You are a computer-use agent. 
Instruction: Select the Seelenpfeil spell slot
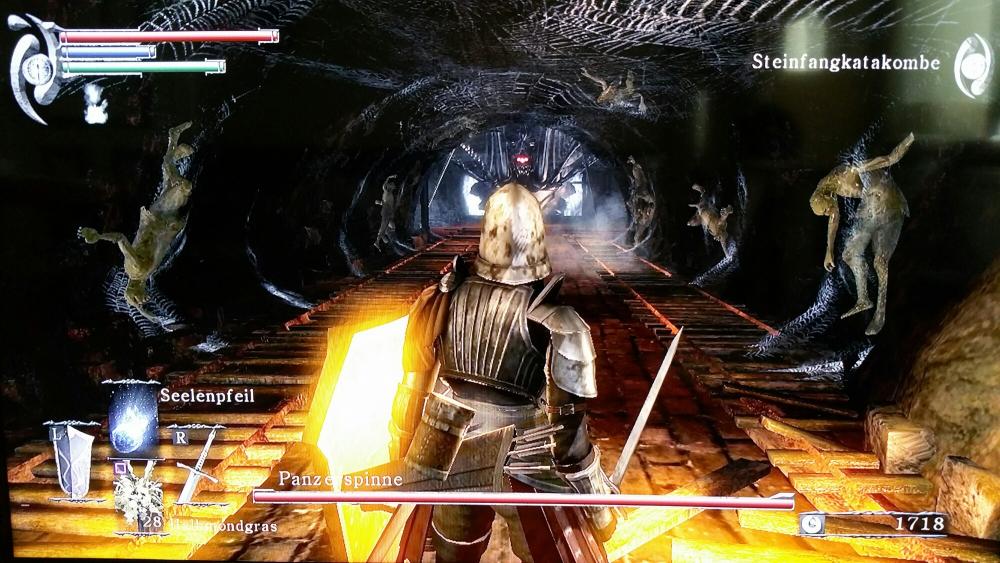(133, 416)
